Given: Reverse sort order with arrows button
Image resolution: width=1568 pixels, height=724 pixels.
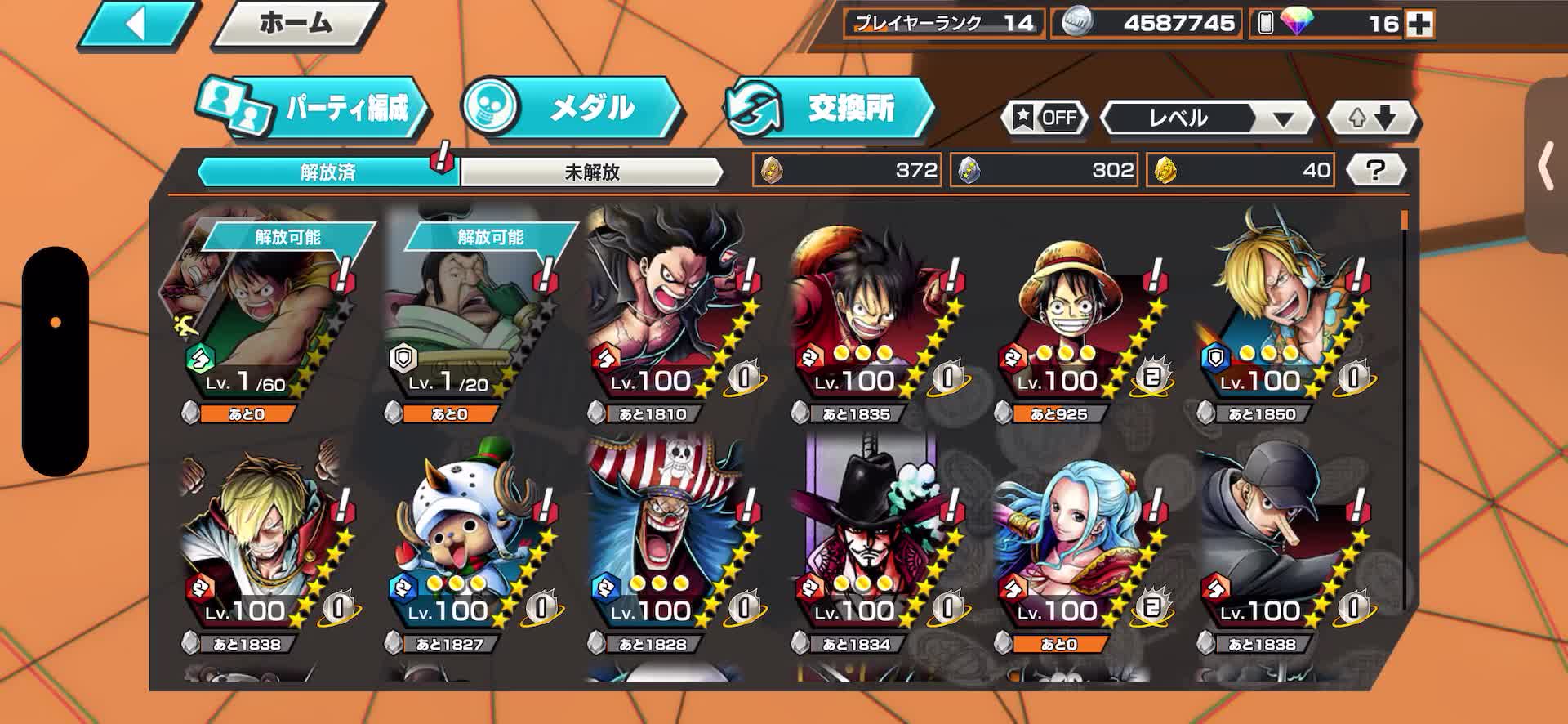Looking at the screenshot, I should [x=1374, y=119].
